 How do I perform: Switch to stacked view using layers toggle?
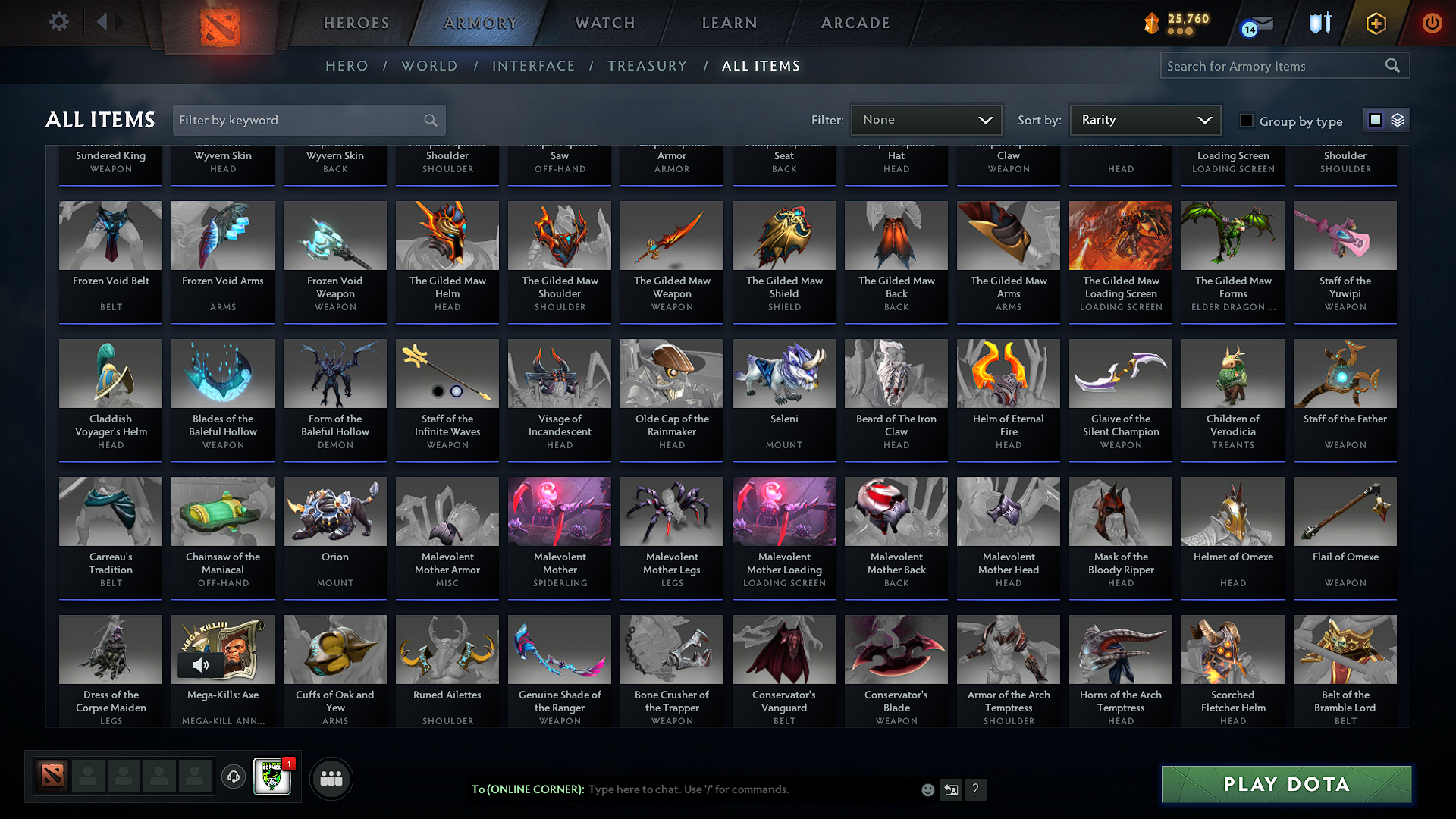click(1398, 120)
